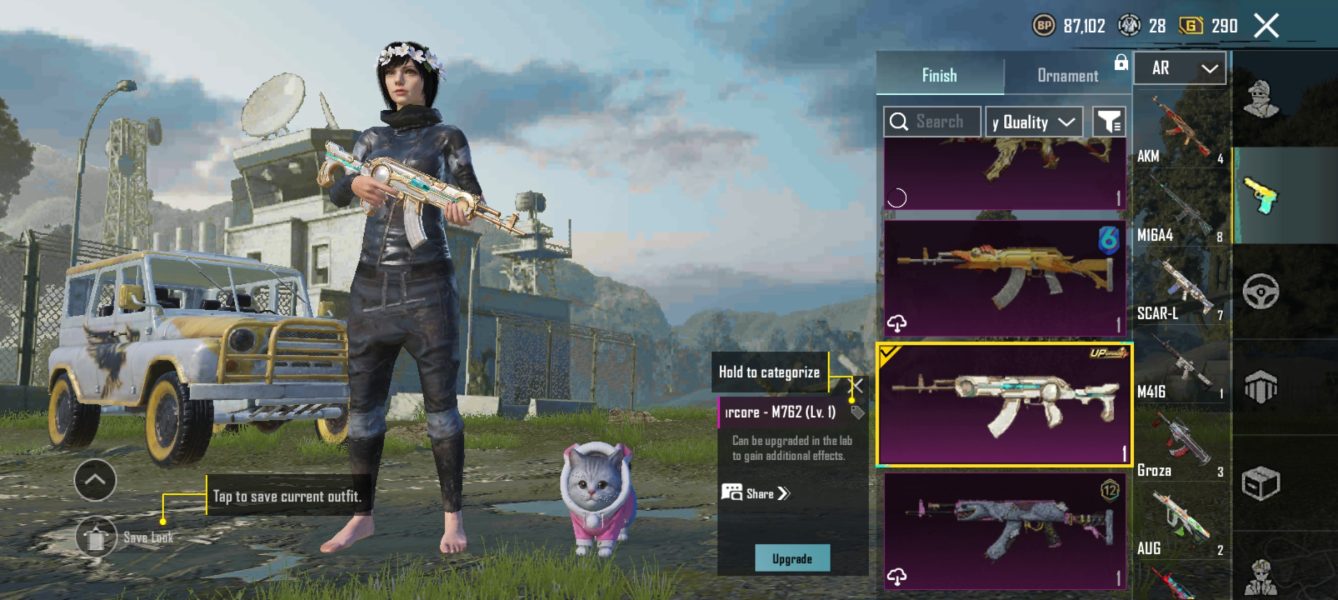Open the vehicle steering wheel category

click(x=1260, y=292)
